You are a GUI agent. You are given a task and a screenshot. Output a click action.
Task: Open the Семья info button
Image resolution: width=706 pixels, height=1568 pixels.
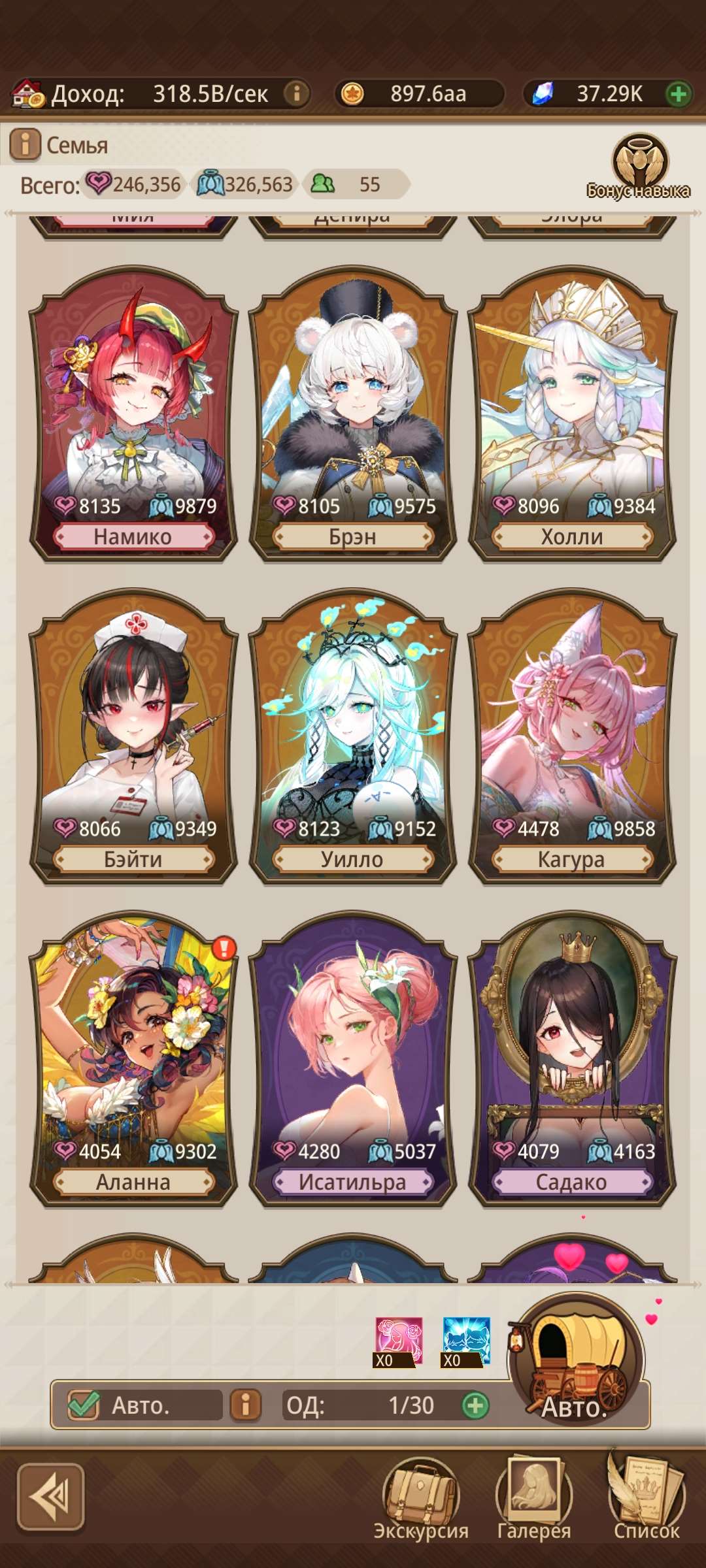[25, 144]
